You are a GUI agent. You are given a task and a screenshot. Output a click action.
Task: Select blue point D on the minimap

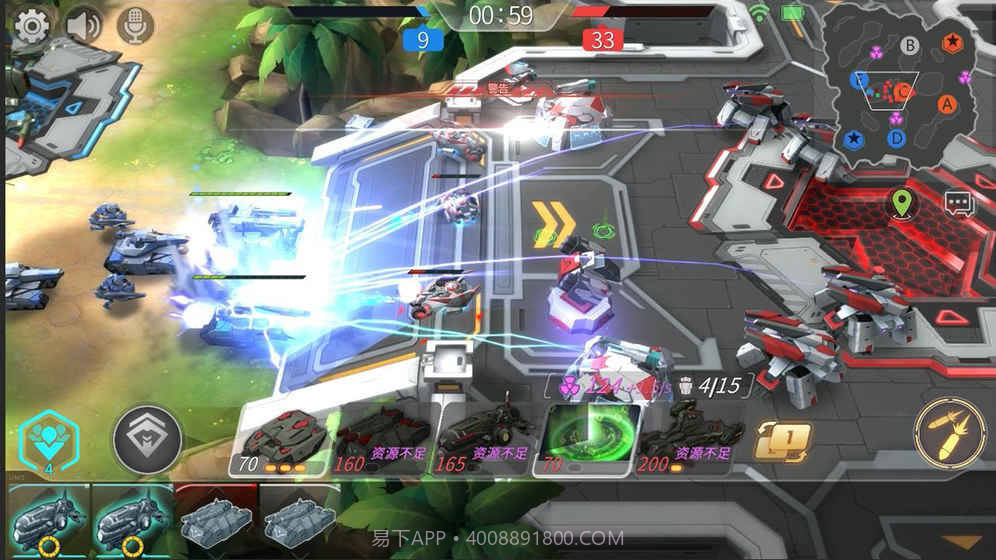[x=896, y=138]
